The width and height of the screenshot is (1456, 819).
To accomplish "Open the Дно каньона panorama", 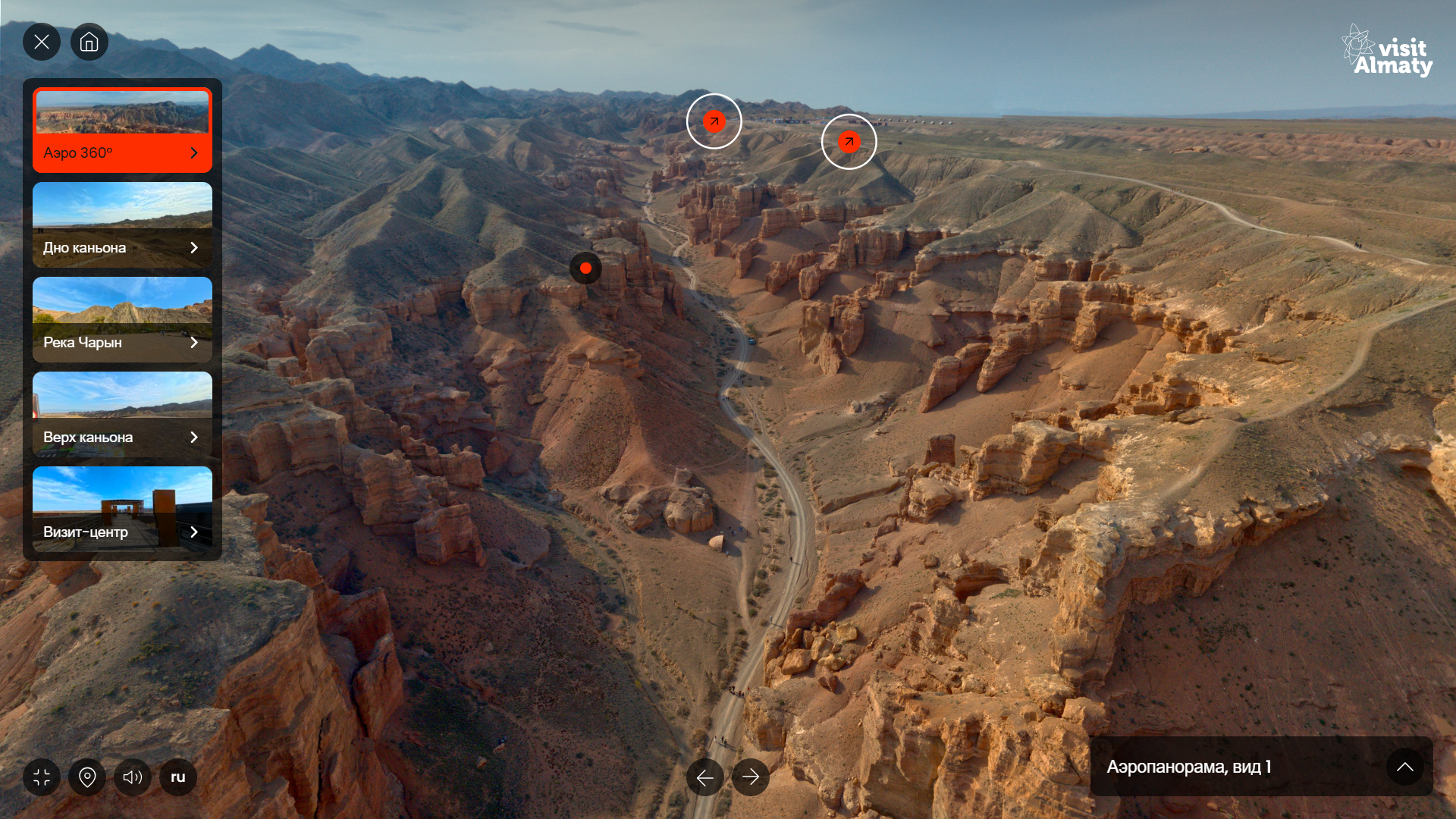I will point(122,225).
